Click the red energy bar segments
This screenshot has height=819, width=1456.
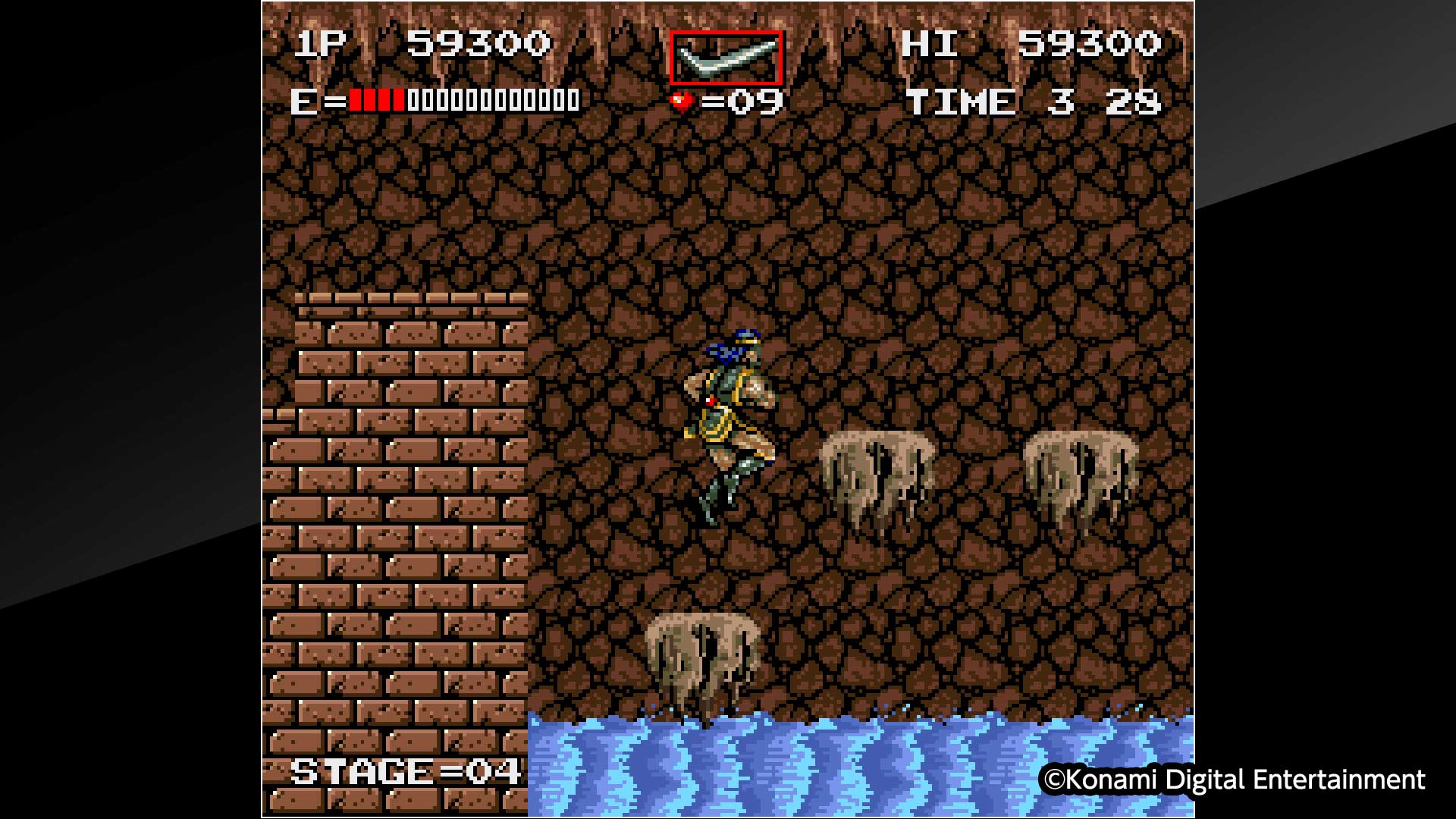pos(375,99)
